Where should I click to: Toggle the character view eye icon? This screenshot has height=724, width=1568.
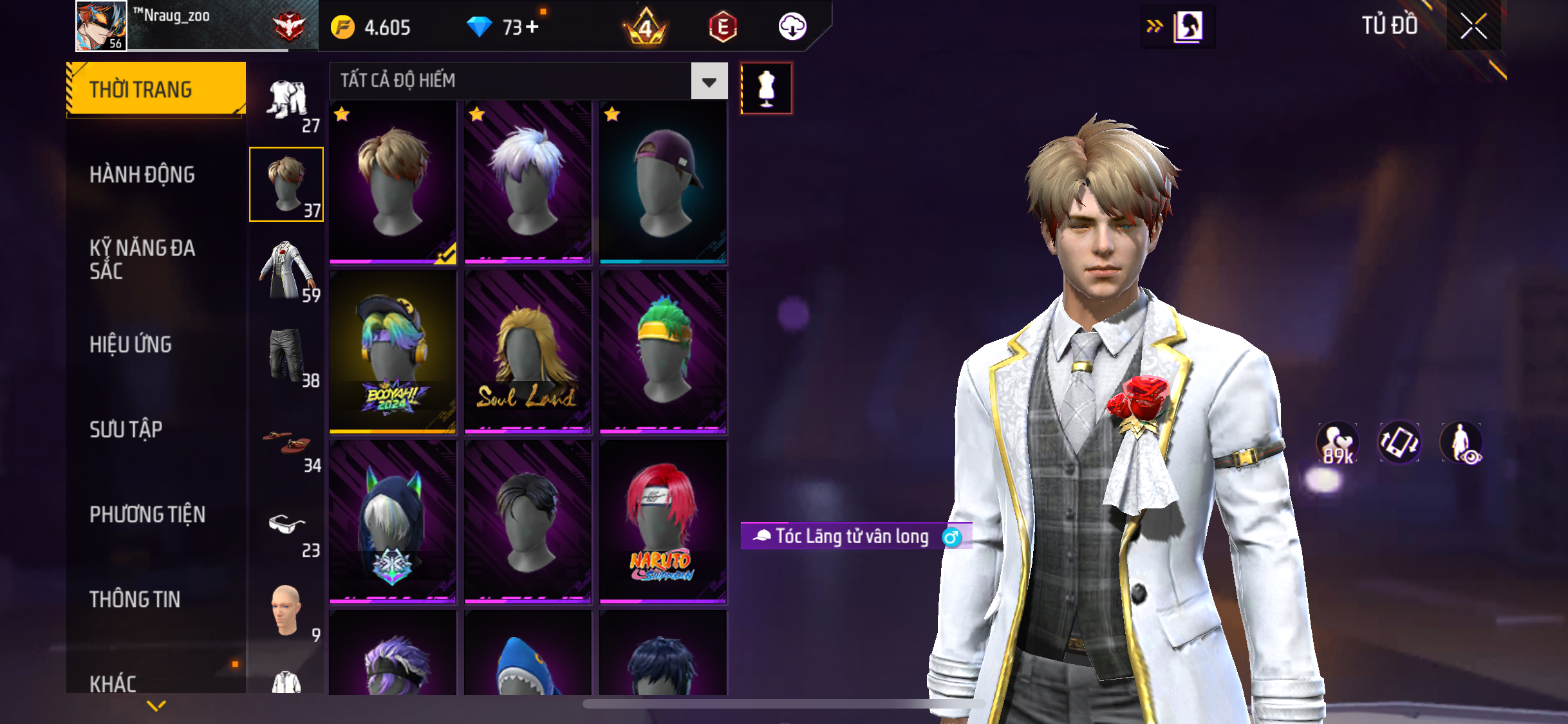pos(1462,443)
